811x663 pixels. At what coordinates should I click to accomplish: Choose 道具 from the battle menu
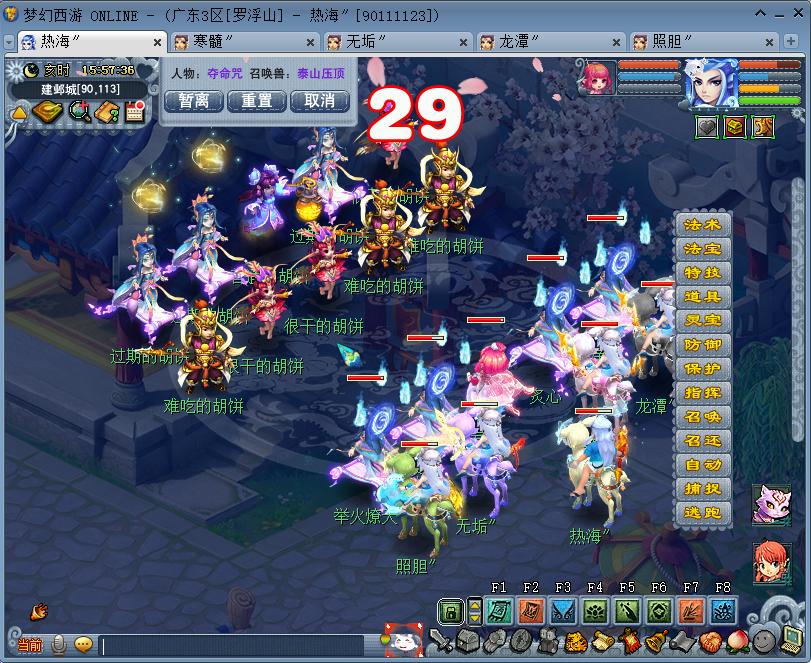[702, 298]
